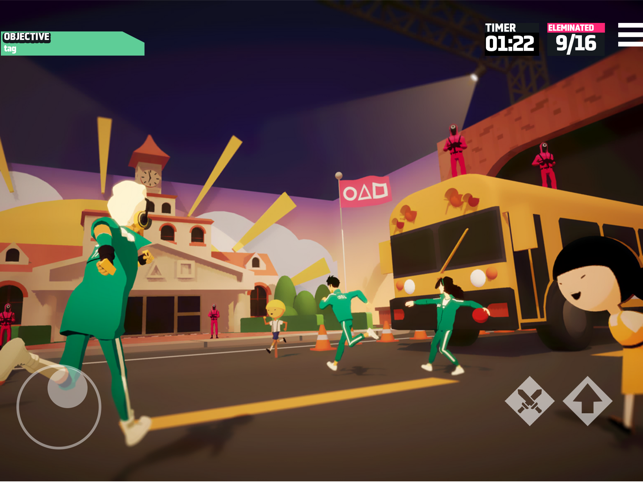
Task: Select the Objective tag banner
Action: [x=72, y=43]
